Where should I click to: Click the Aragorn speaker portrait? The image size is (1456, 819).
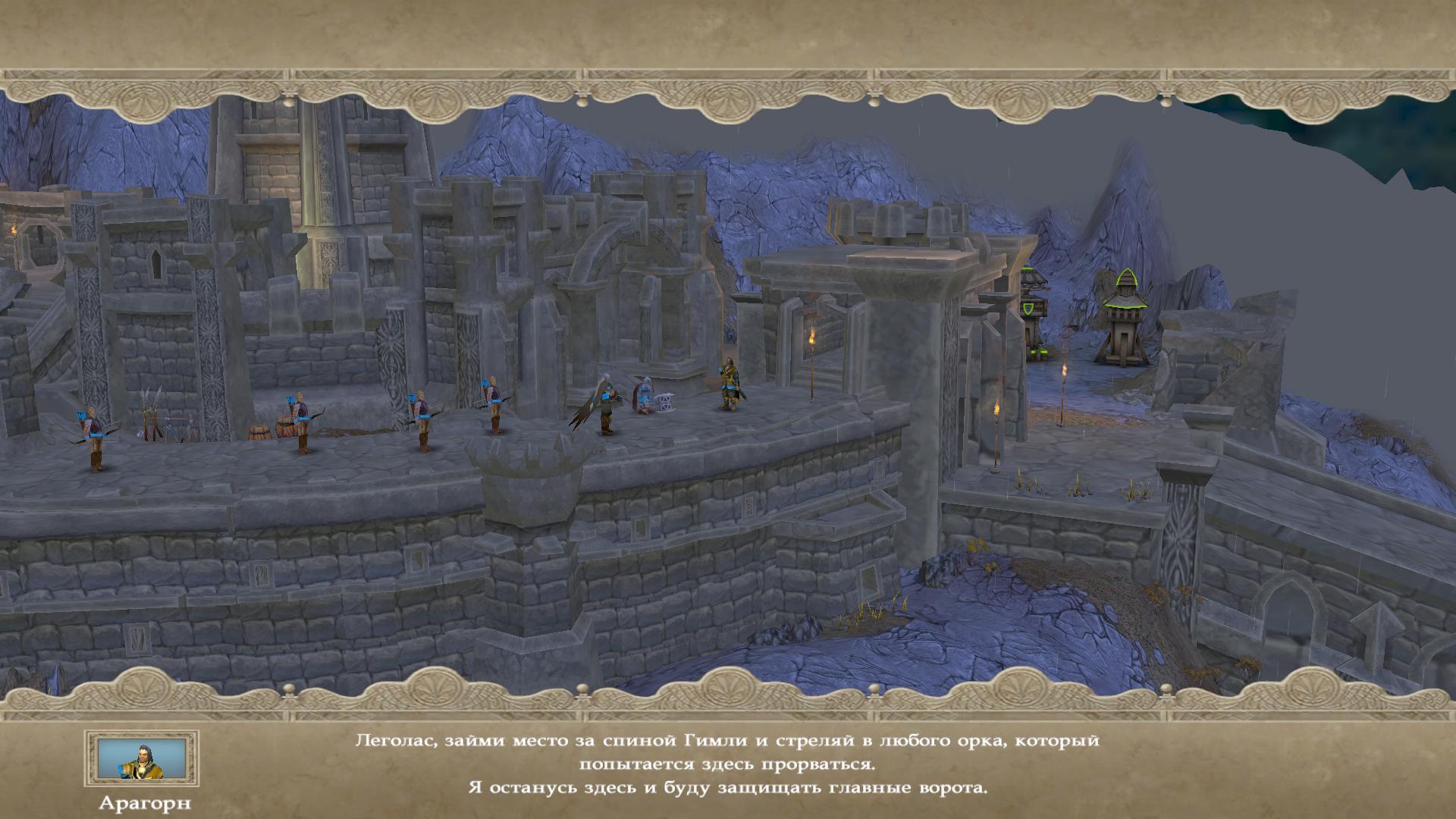click(142, 759)
